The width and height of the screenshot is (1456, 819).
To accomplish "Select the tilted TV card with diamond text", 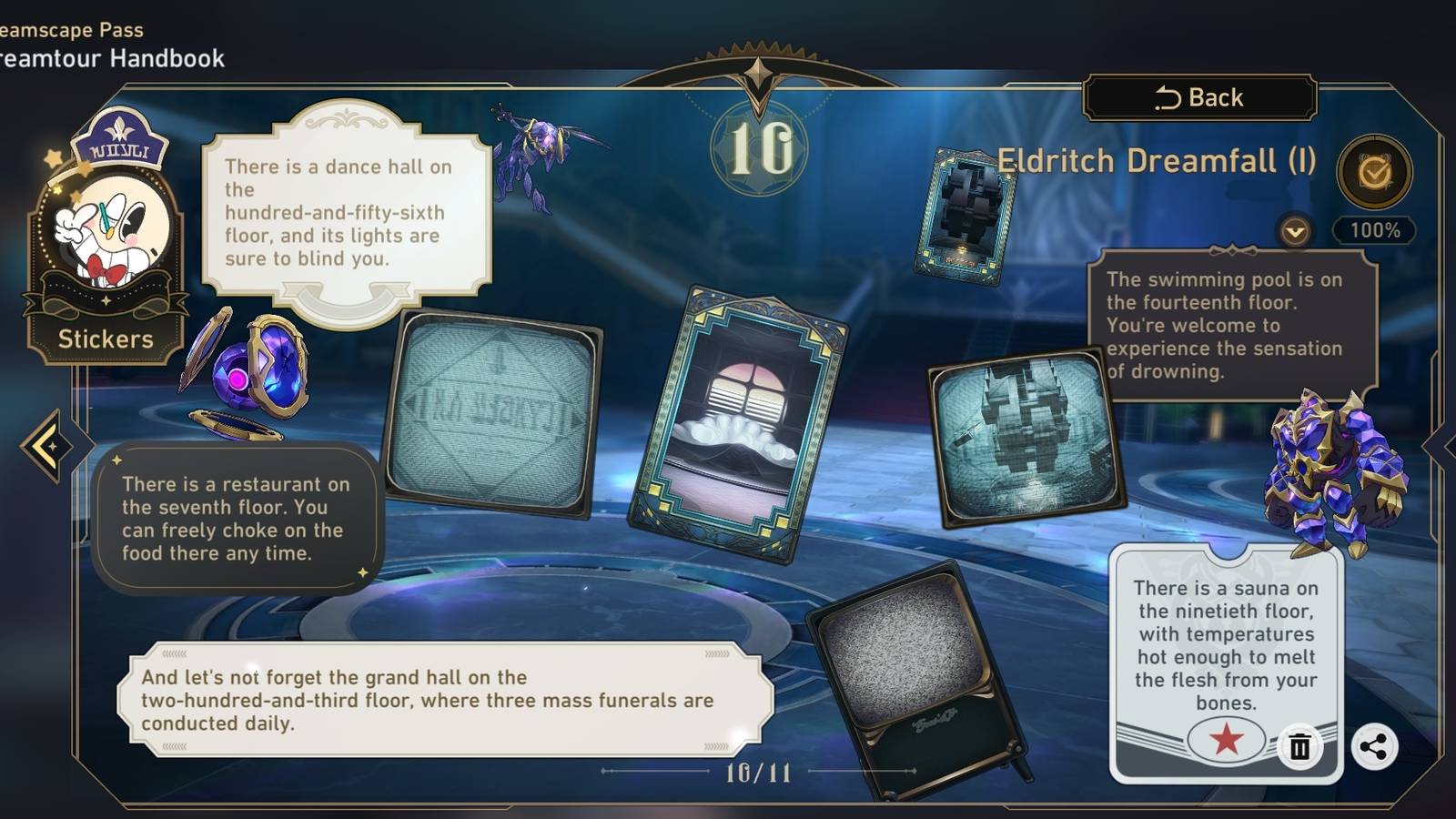I will tap(496, 409).
